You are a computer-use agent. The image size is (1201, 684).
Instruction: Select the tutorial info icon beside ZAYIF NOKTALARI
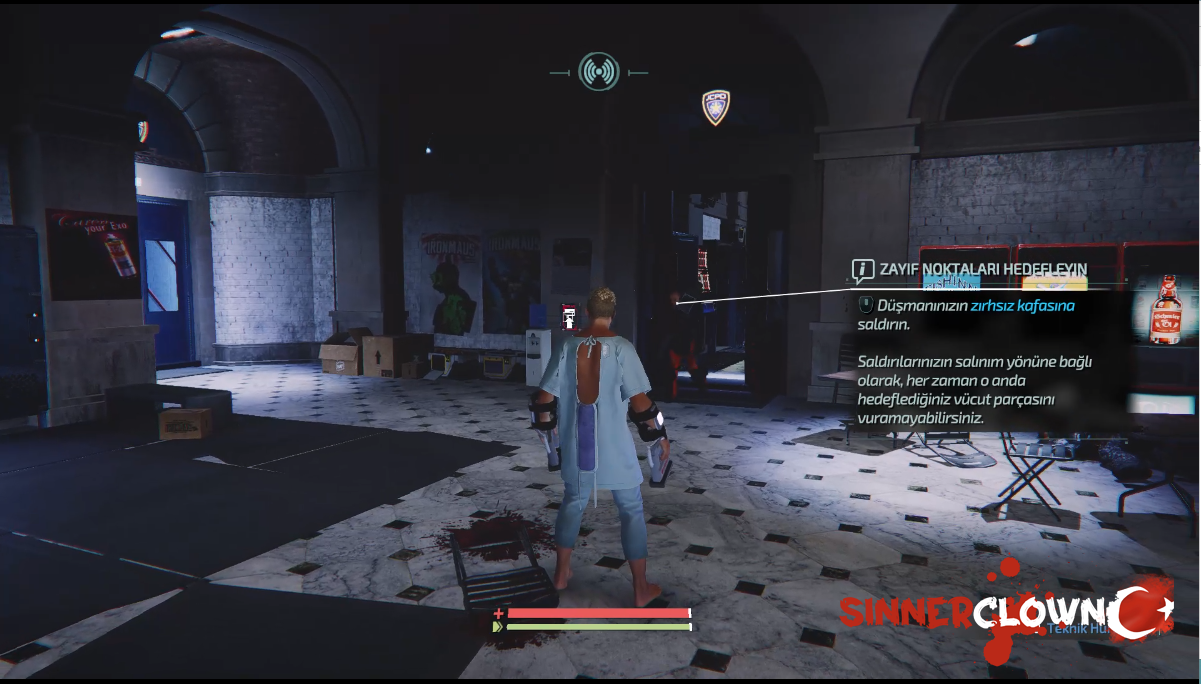tap(862, 270)
